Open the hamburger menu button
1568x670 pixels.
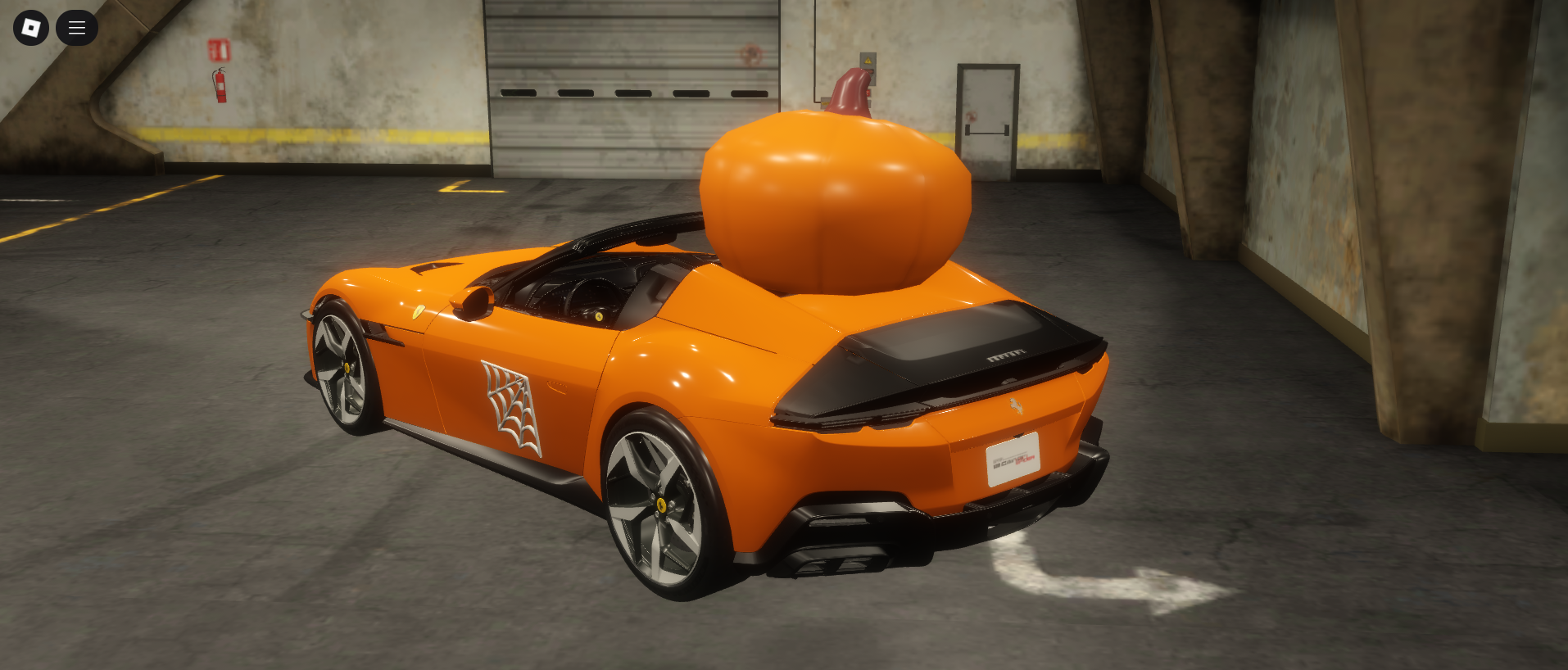click(x=77, y=28)
